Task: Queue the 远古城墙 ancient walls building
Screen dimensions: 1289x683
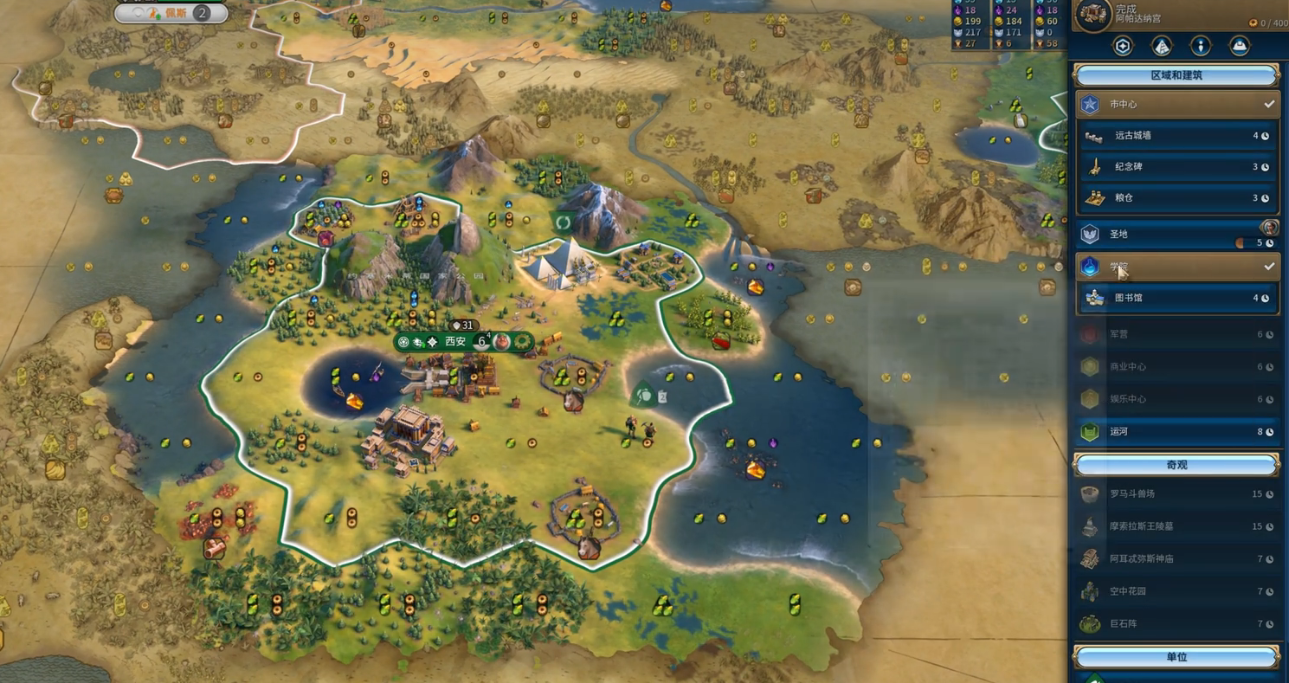Action: [x=1176, y=136]
